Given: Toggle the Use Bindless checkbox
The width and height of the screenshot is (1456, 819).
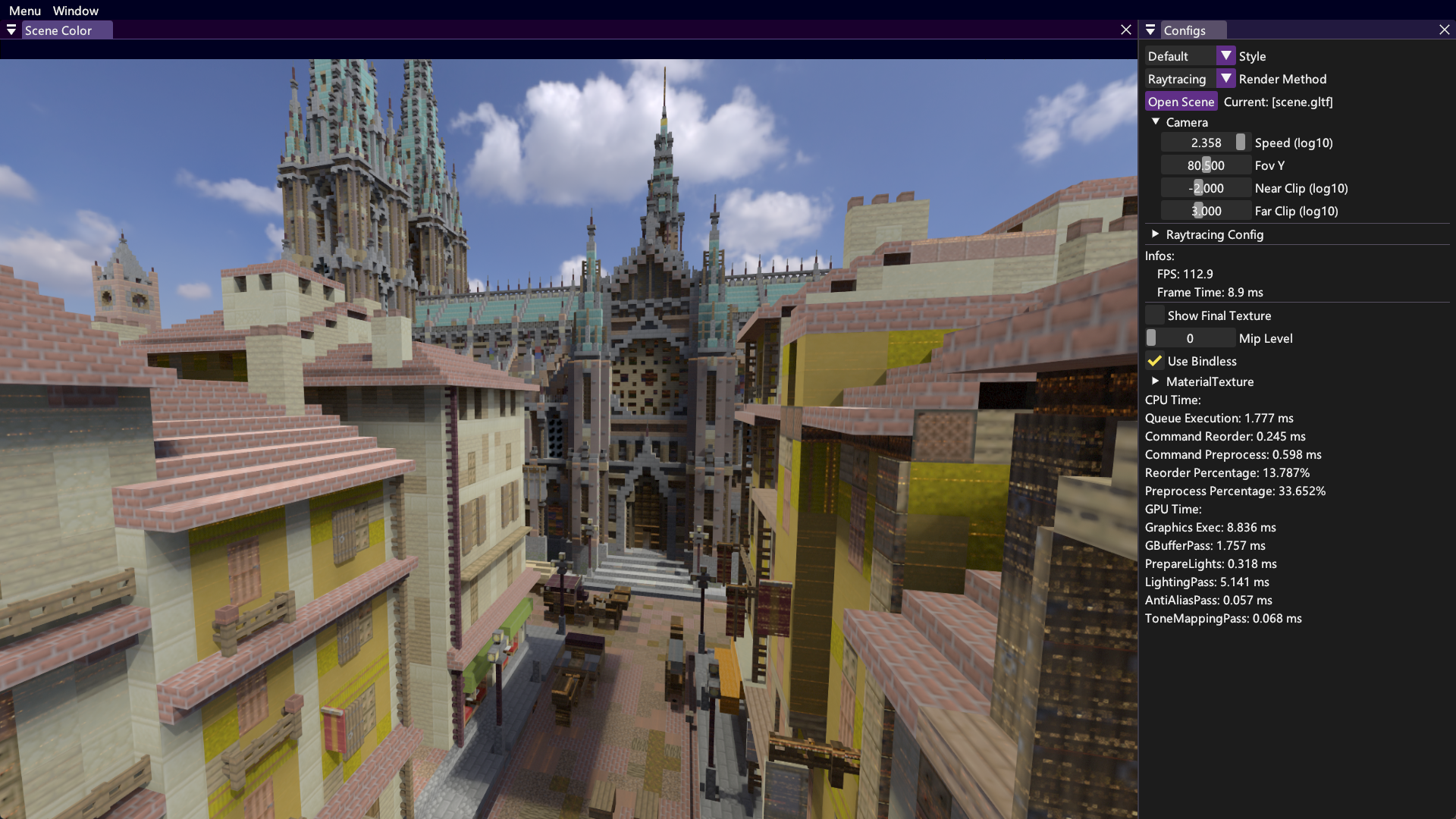Looking at the screenshot, I should [1155, 361].
